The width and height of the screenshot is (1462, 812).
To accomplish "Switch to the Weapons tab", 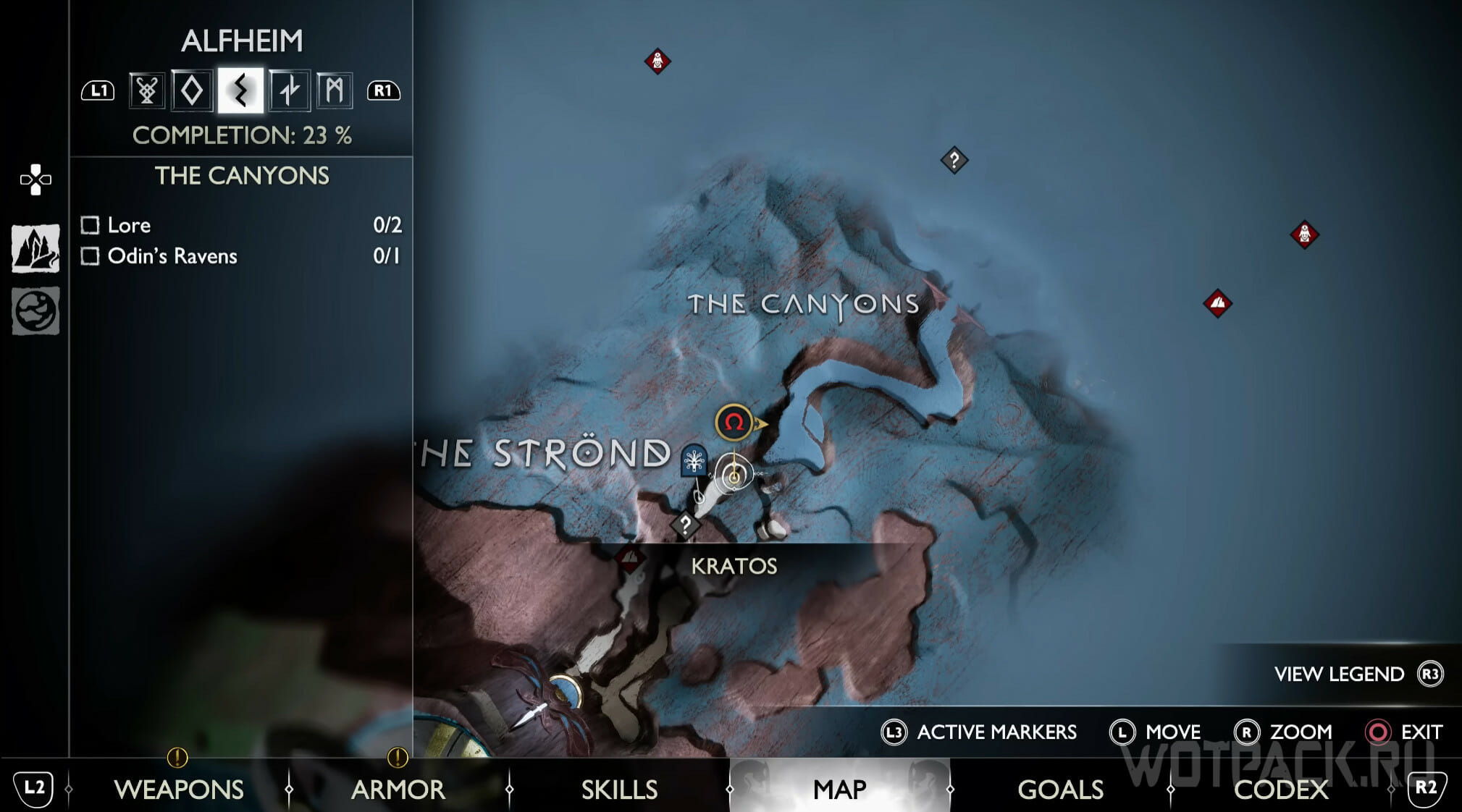I will click(178, 789).
